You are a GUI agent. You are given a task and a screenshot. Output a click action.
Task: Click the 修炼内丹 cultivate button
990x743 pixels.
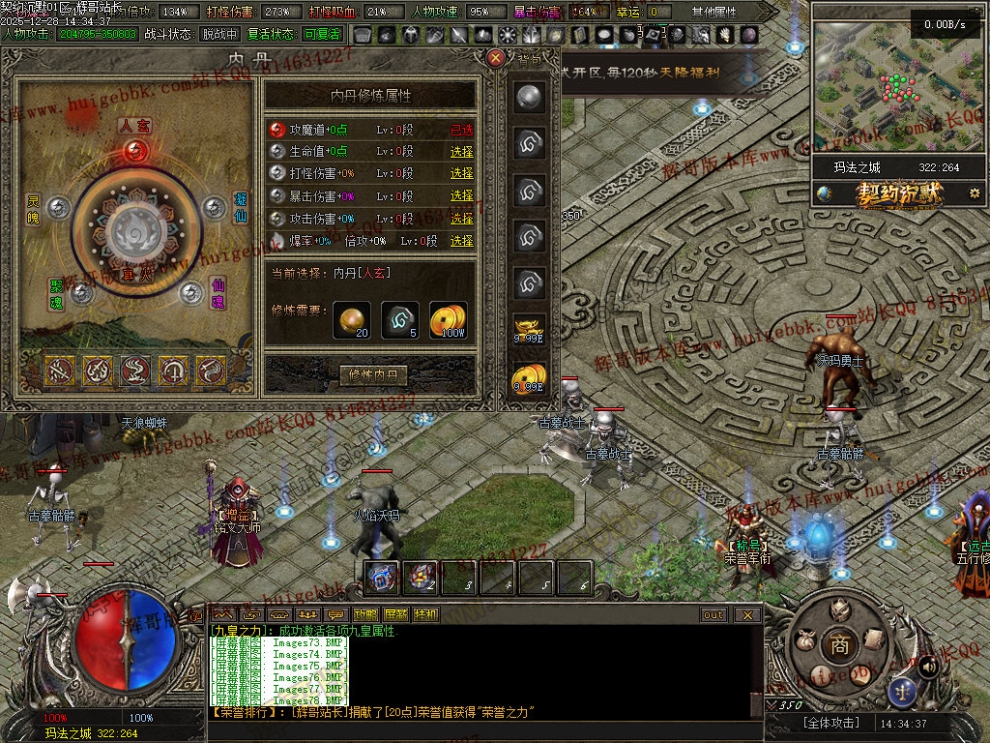tap(374, 376)
